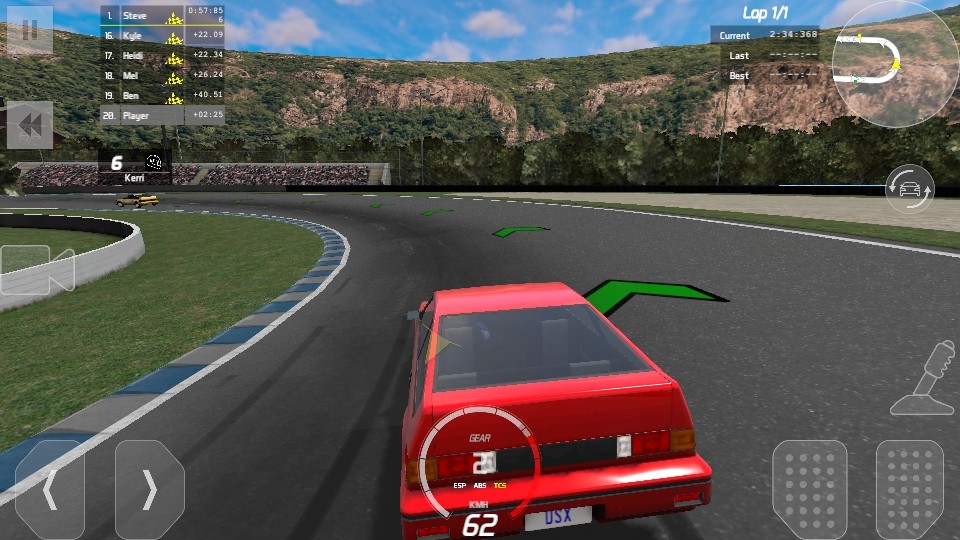Tap the car reset icon
Image resolution: width=960 pixels, height=540 pixels.
point(910,188)
